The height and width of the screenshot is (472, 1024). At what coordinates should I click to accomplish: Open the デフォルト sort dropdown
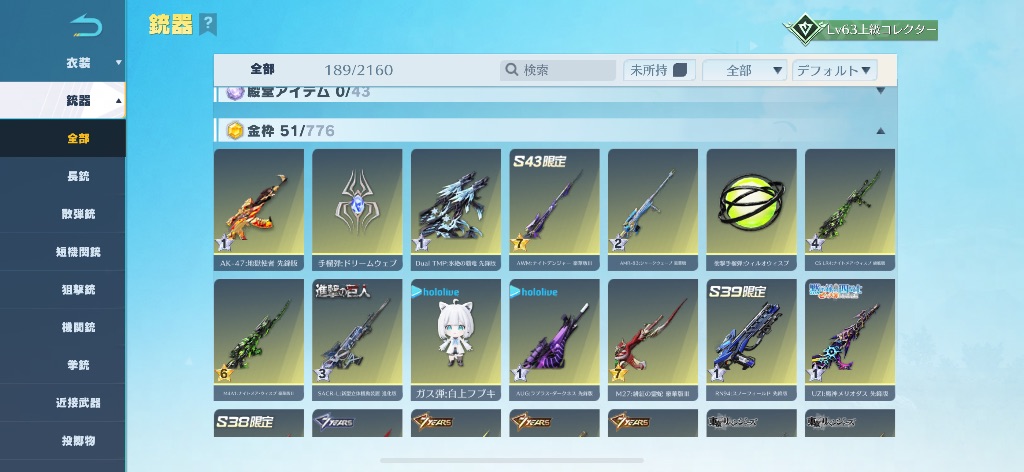pyautogui.click(x=834, y=70)
